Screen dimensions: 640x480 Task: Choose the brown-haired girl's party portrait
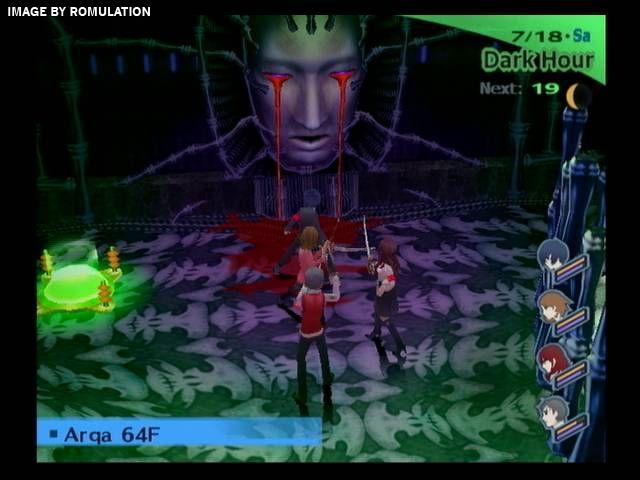pyautogui.click(x=552, y=307)
